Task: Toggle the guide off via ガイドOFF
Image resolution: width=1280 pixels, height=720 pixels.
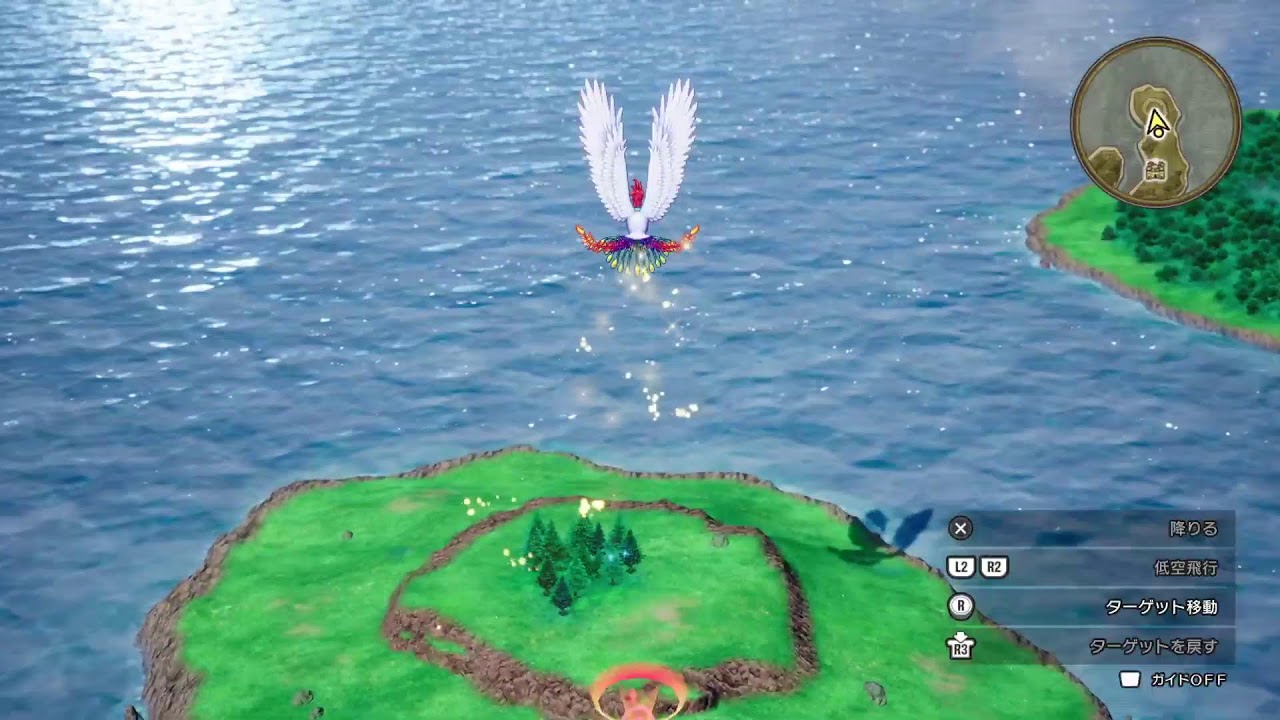Action: coord(1187,680)
